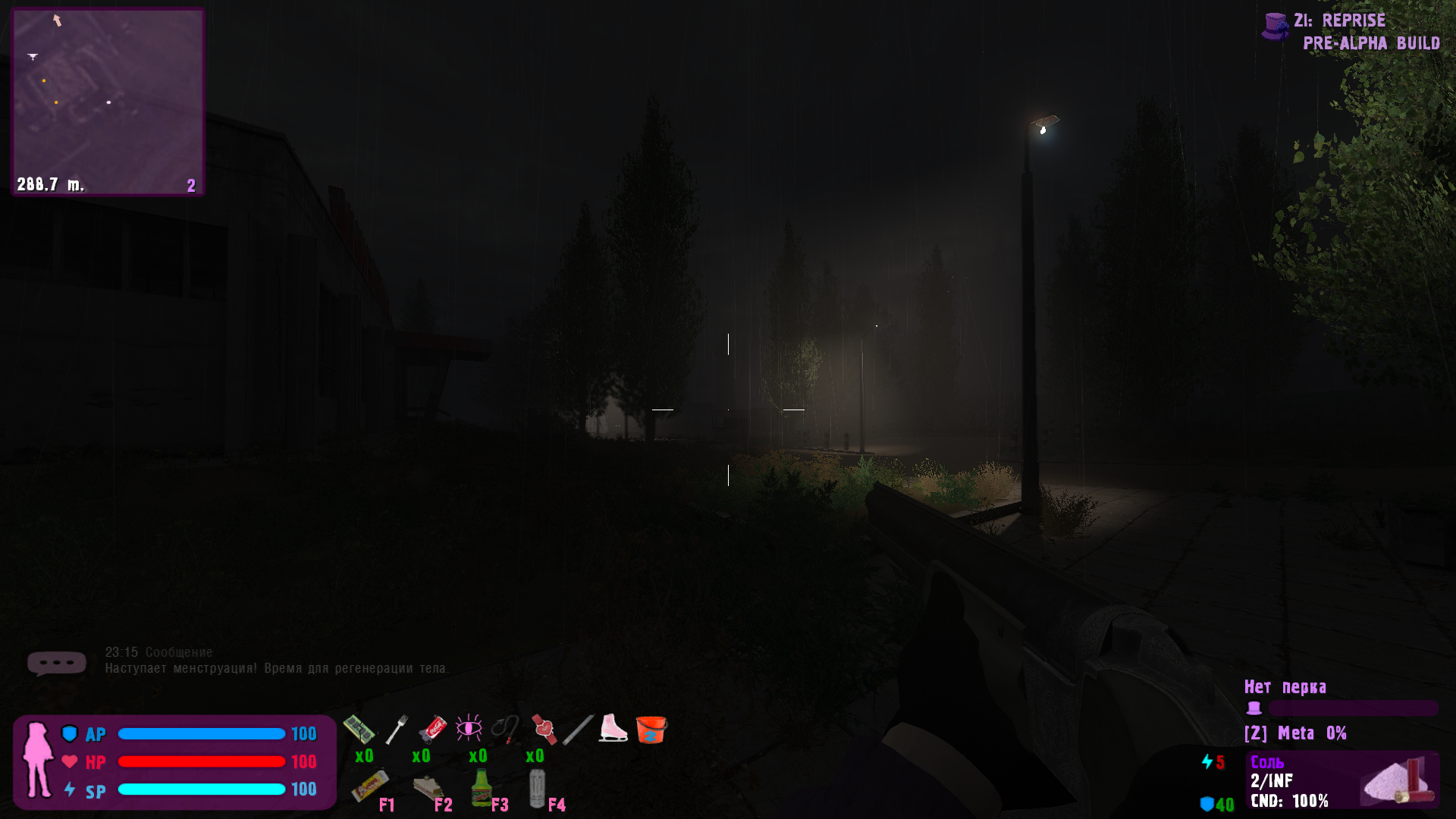
Task: Select the broken RAM stick item
Action: 359,730
